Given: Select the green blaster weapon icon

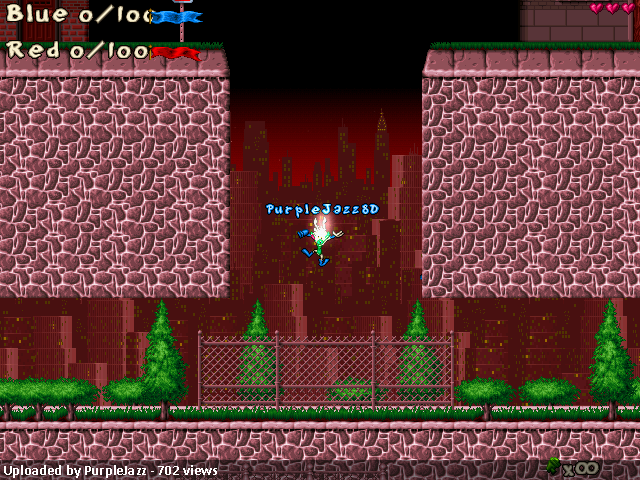Looking at the screenshot, I should coord(554,464).
